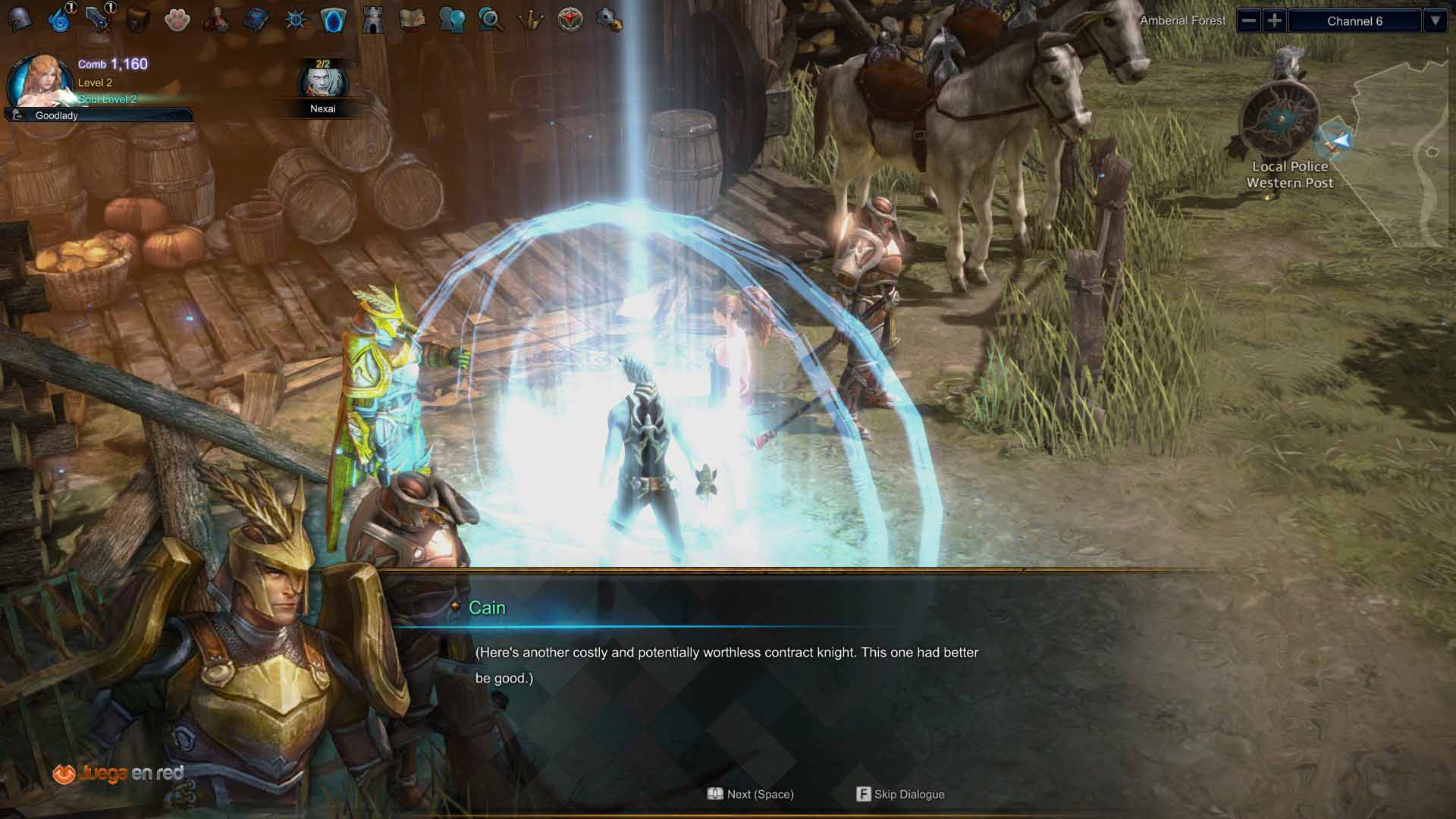Click the blue flame soul icon
The height and width of the screenshot is (819, 1456).
59,20
